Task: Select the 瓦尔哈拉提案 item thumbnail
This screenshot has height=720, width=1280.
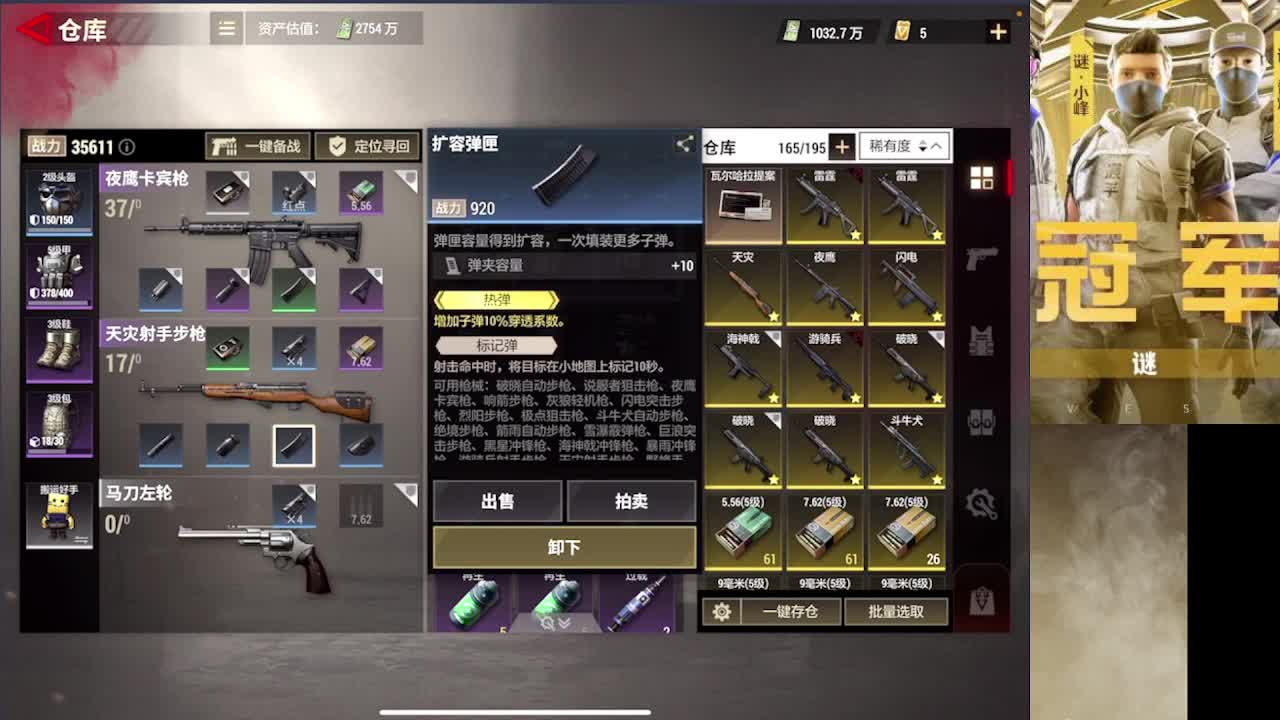Action: (743, 200)
